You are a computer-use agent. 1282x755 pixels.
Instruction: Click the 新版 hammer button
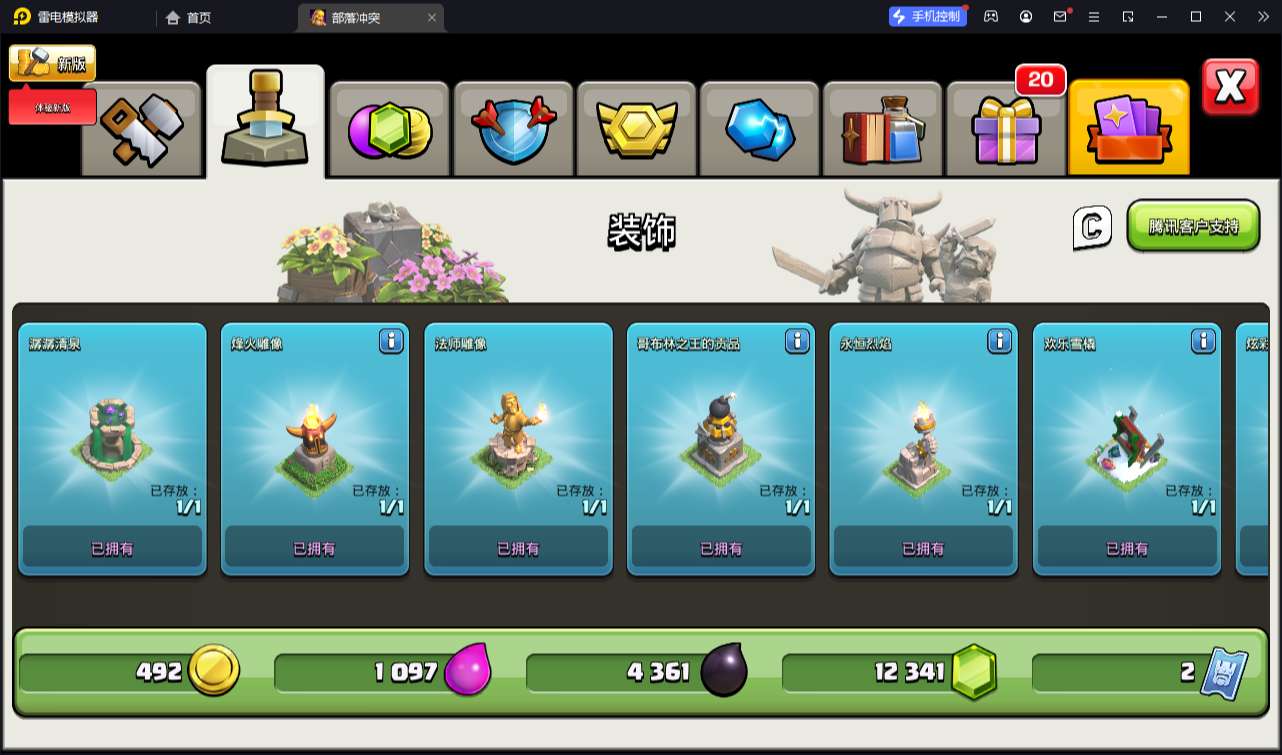[x=52, y=63]
